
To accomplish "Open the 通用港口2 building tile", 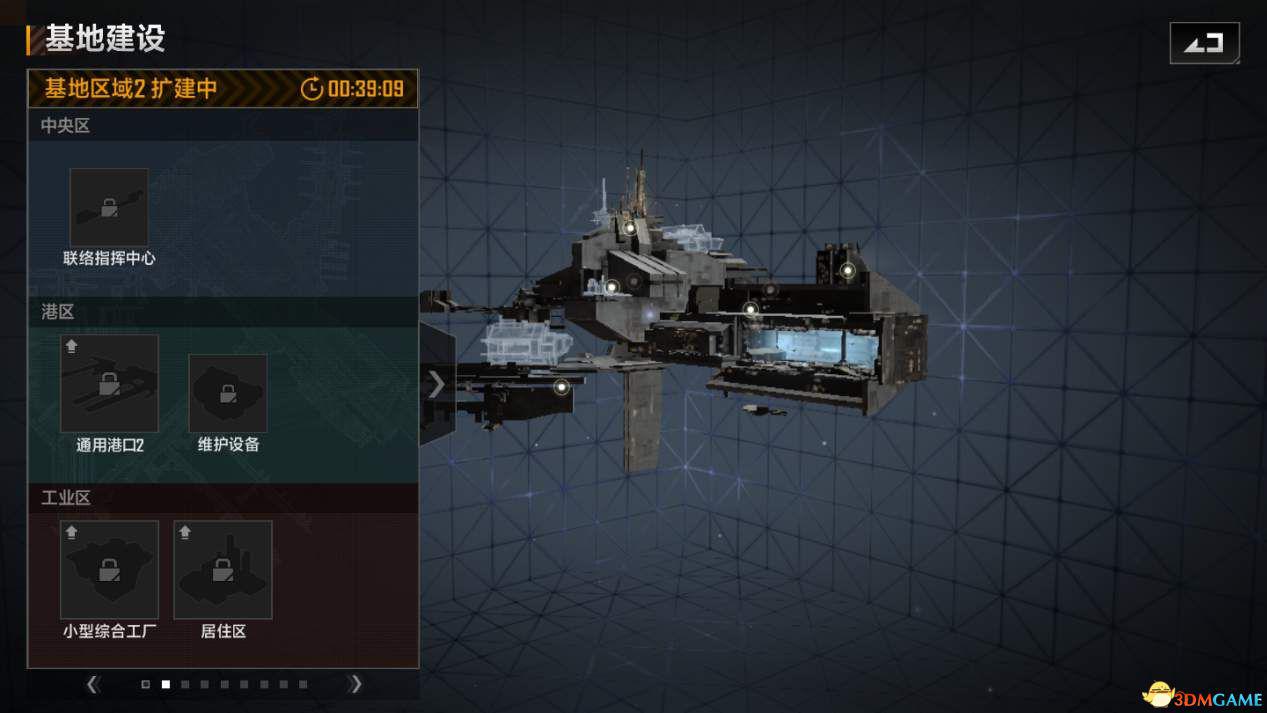I will [109, 383].
